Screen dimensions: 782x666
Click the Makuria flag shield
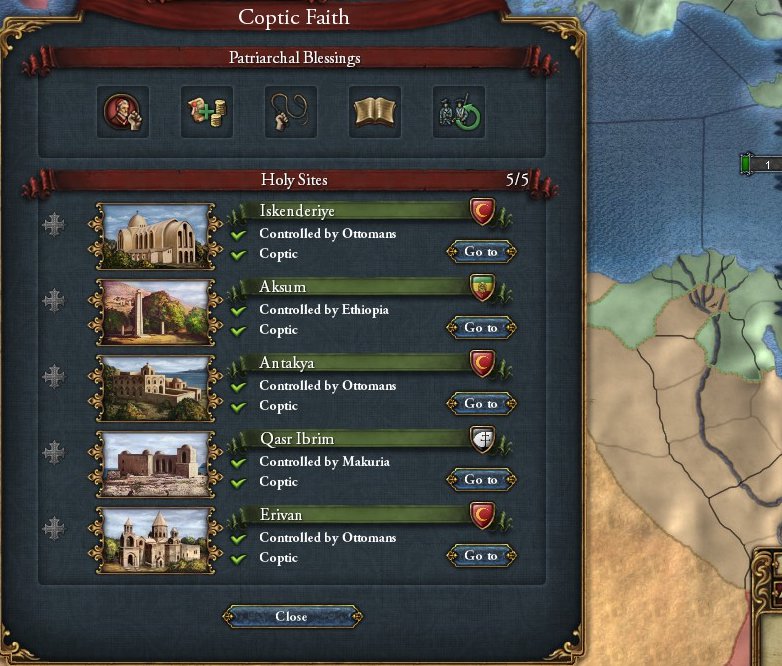[482, 438]
